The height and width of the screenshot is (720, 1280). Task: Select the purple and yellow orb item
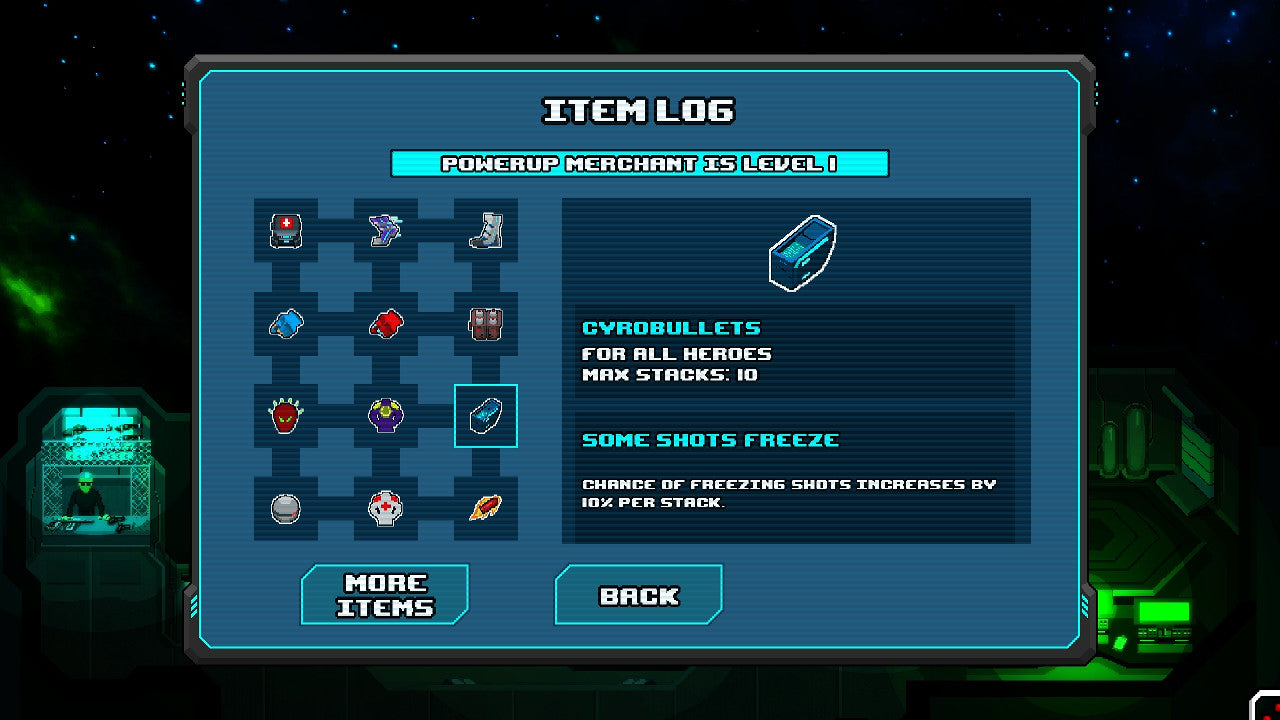point(386,416)
